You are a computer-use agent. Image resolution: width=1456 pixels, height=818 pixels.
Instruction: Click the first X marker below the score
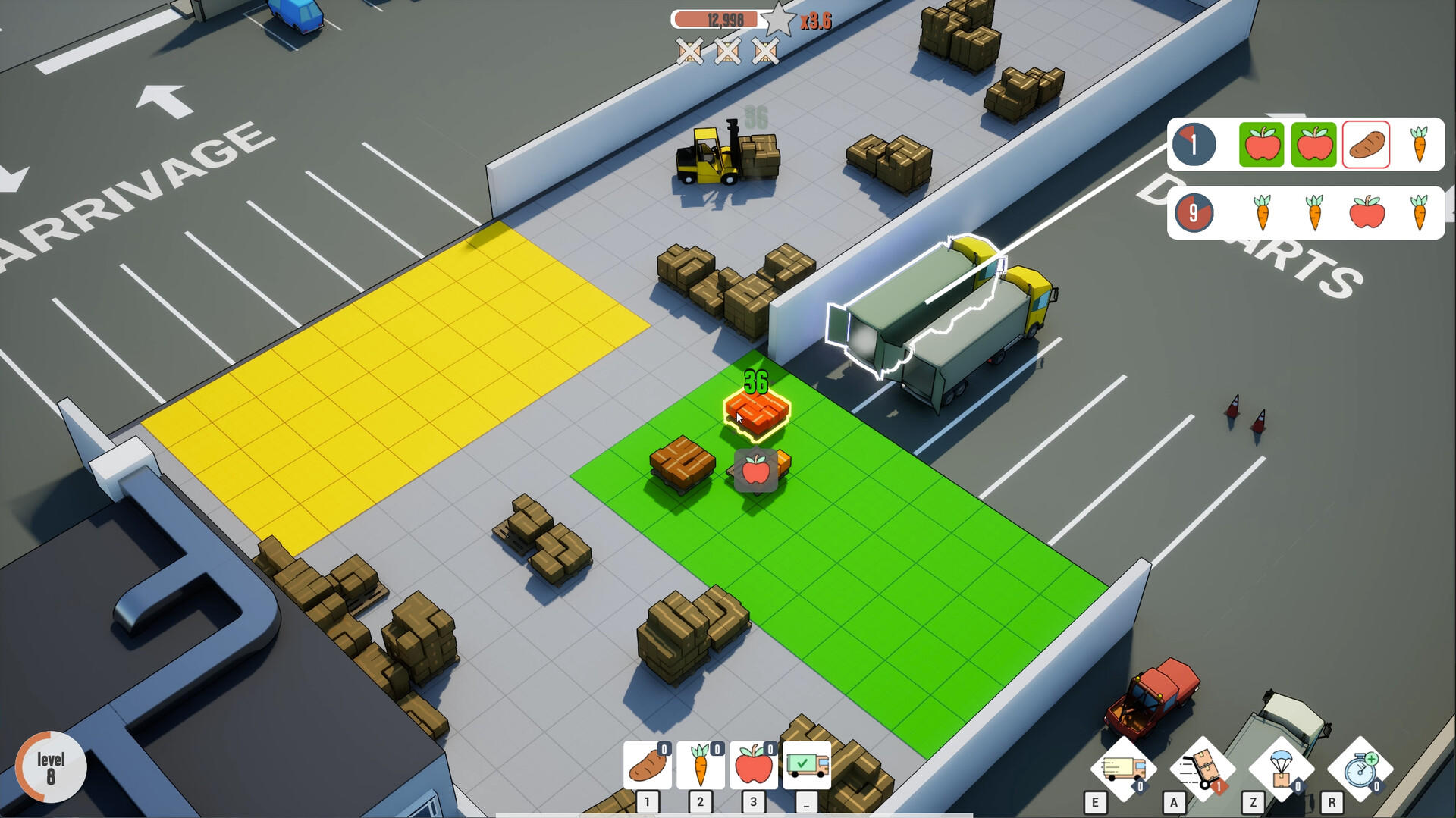(x=689, y=52)
